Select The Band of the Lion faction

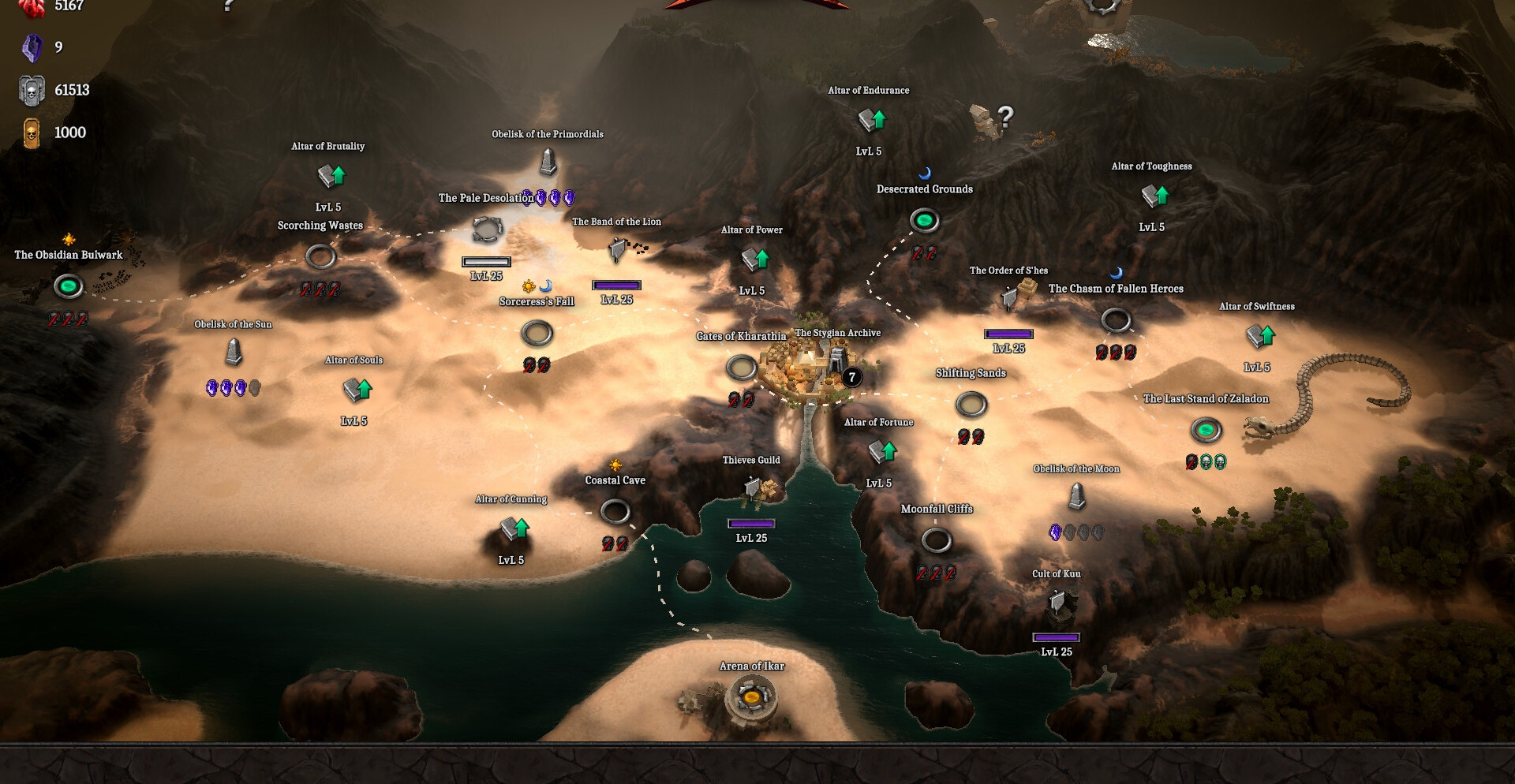618,250
